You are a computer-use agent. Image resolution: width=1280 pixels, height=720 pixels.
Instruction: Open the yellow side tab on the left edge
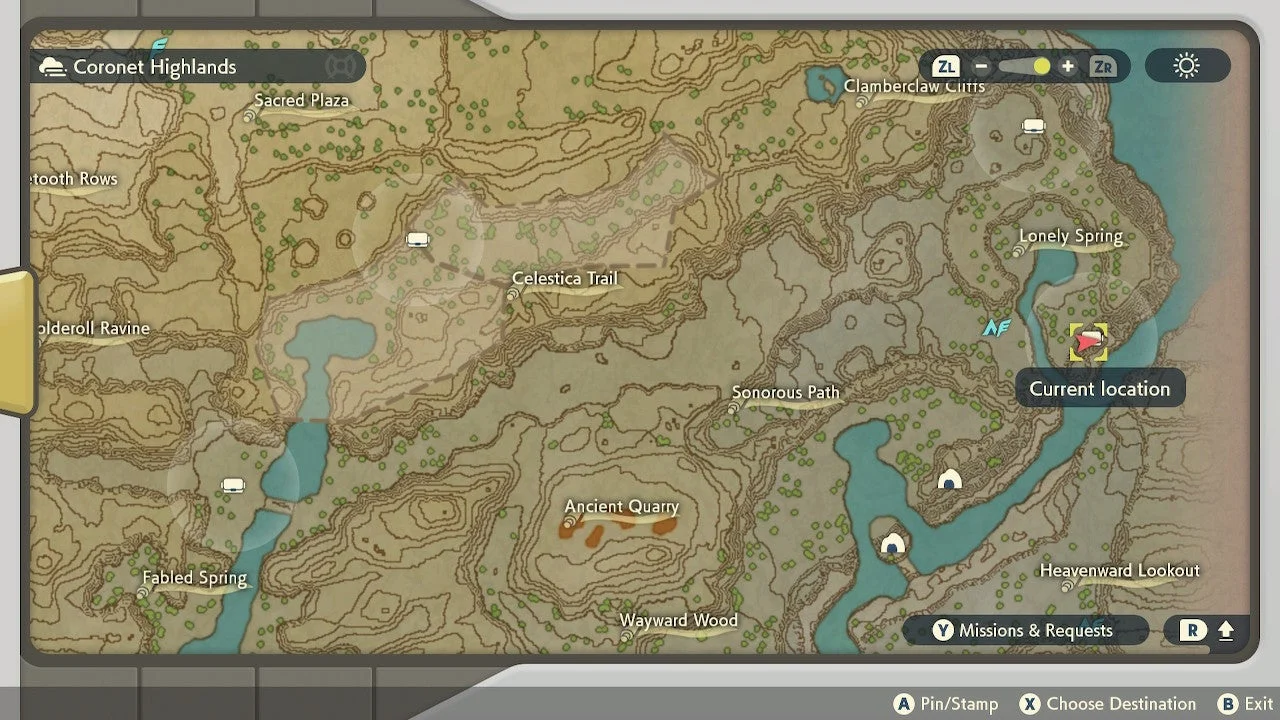[x=17, y=341]
